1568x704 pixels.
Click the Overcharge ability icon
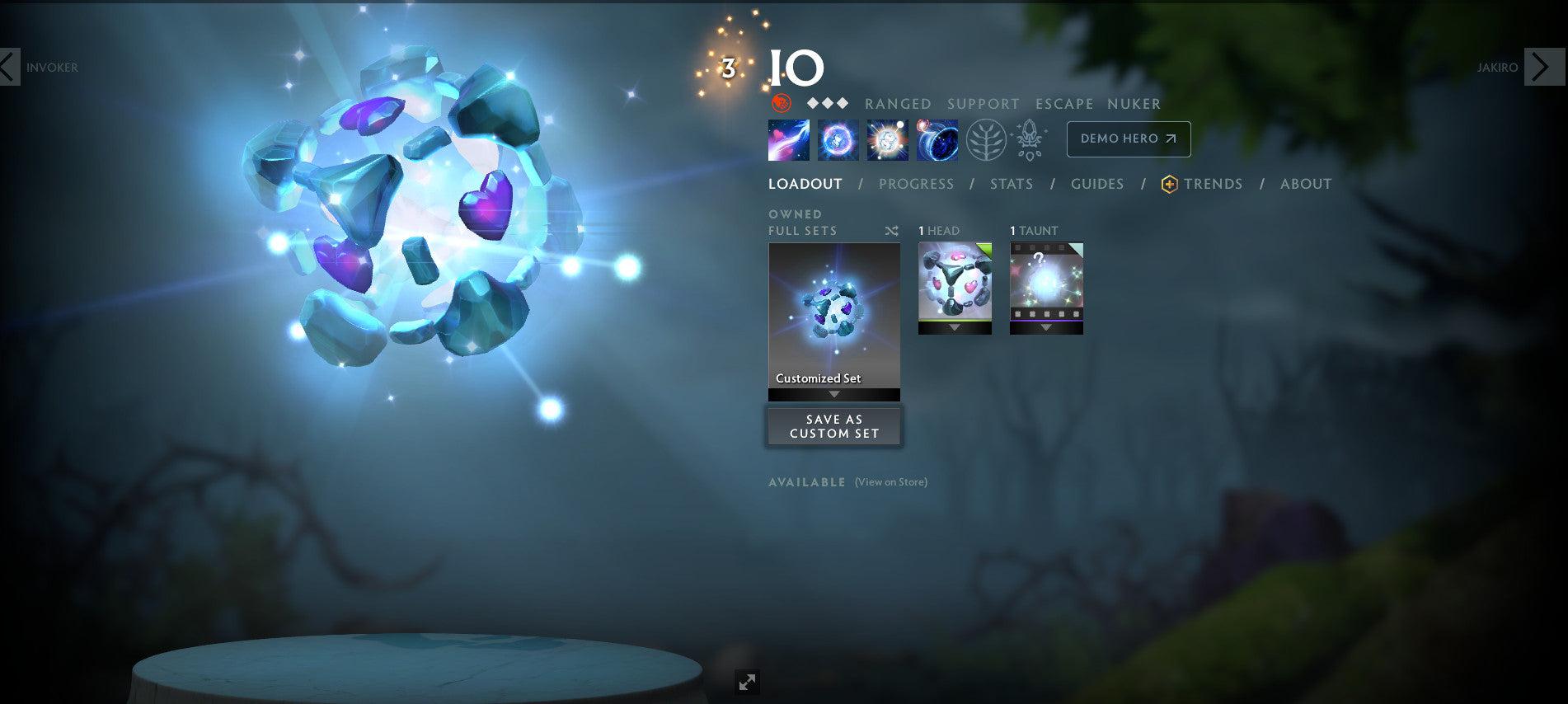click(887, 139)
